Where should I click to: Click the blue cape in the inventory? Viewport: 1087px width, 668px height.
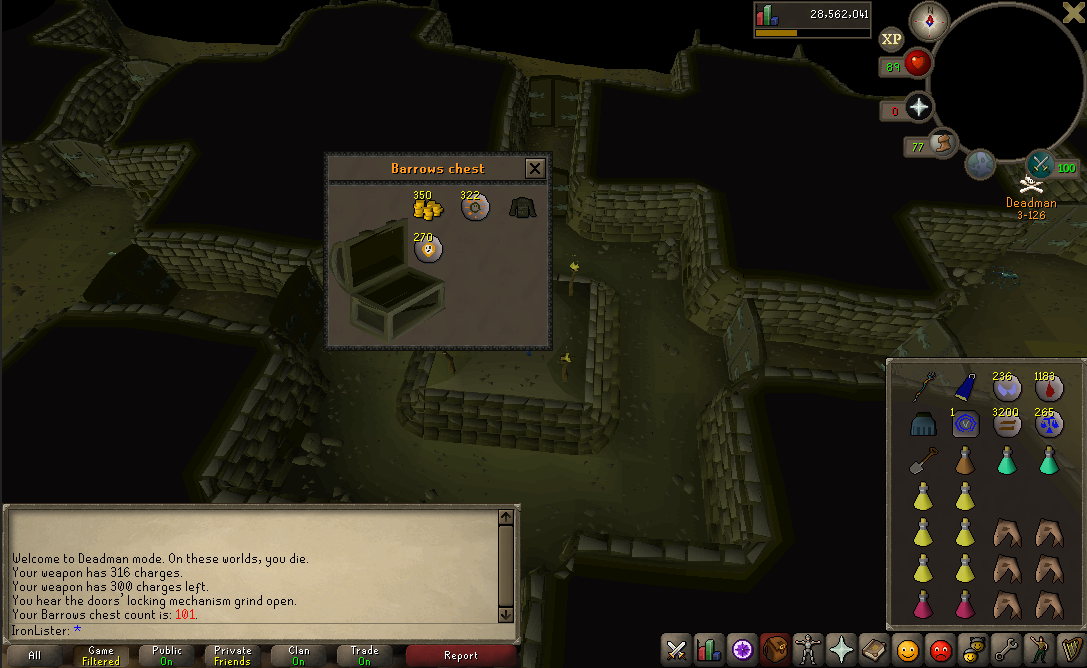(965, 388)
